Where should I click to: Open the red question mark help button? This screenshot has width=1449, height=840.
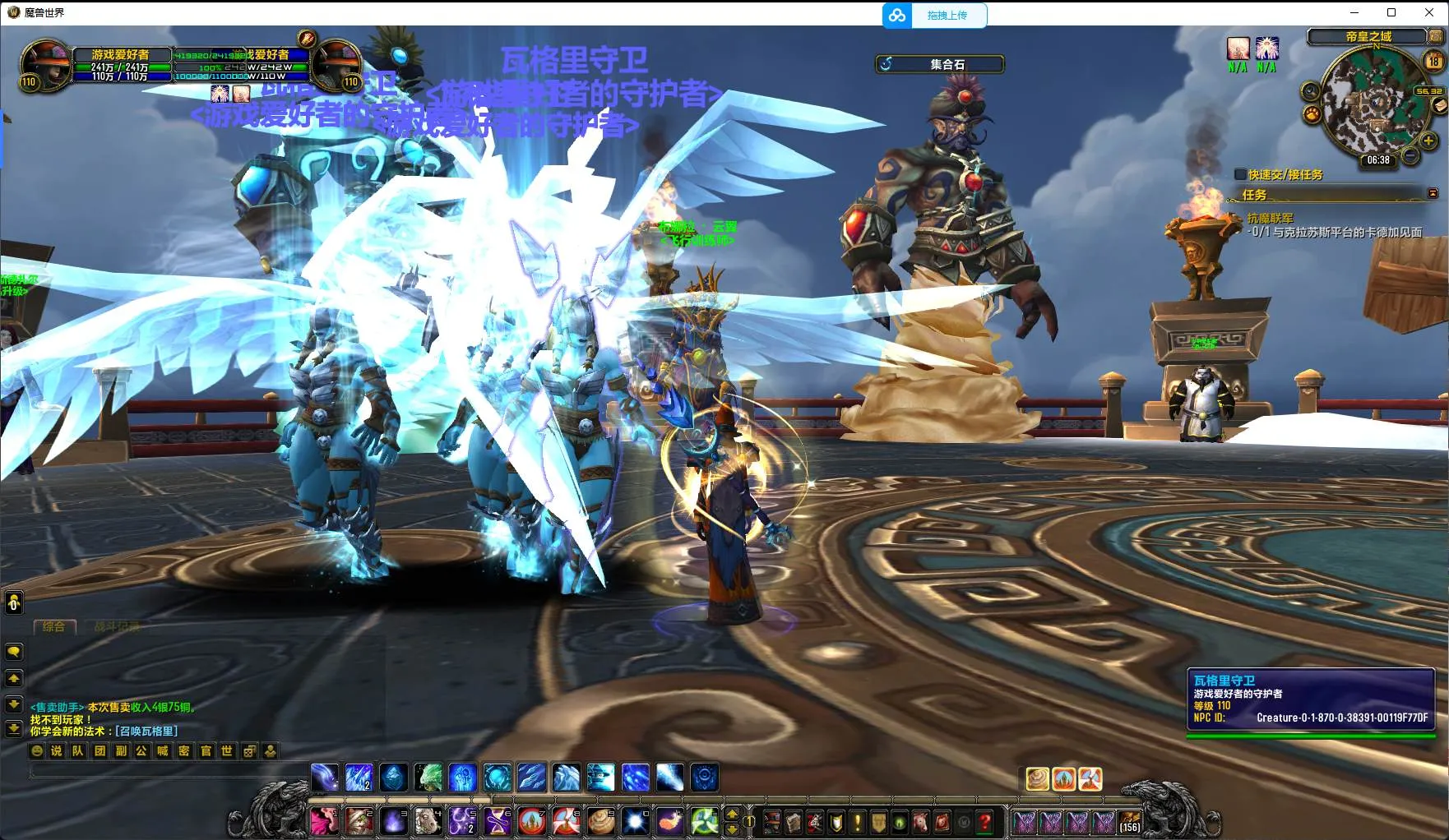coord(984,821)
